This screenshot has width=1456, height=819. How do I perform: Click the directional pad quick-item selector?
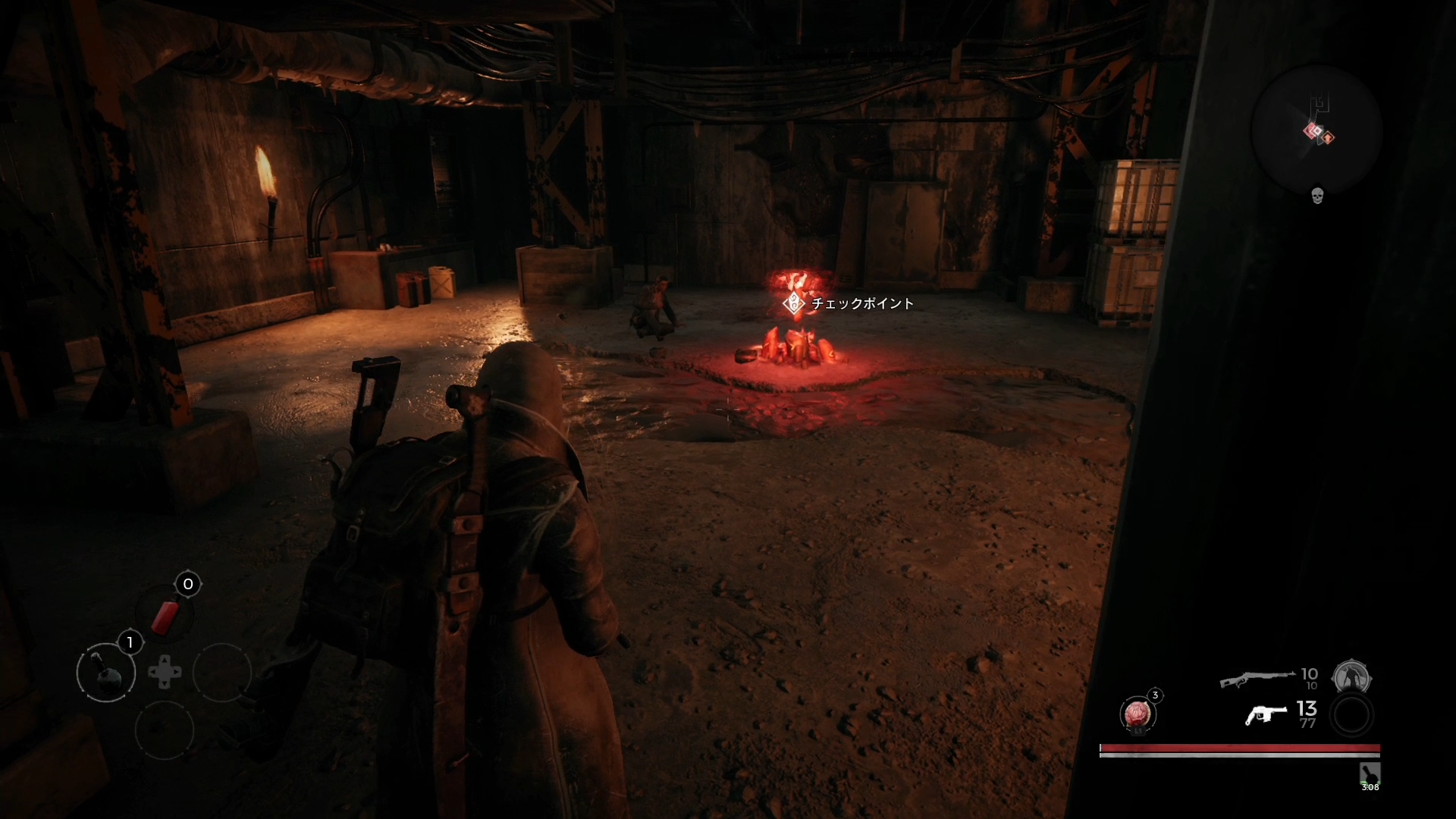point(165,673)
